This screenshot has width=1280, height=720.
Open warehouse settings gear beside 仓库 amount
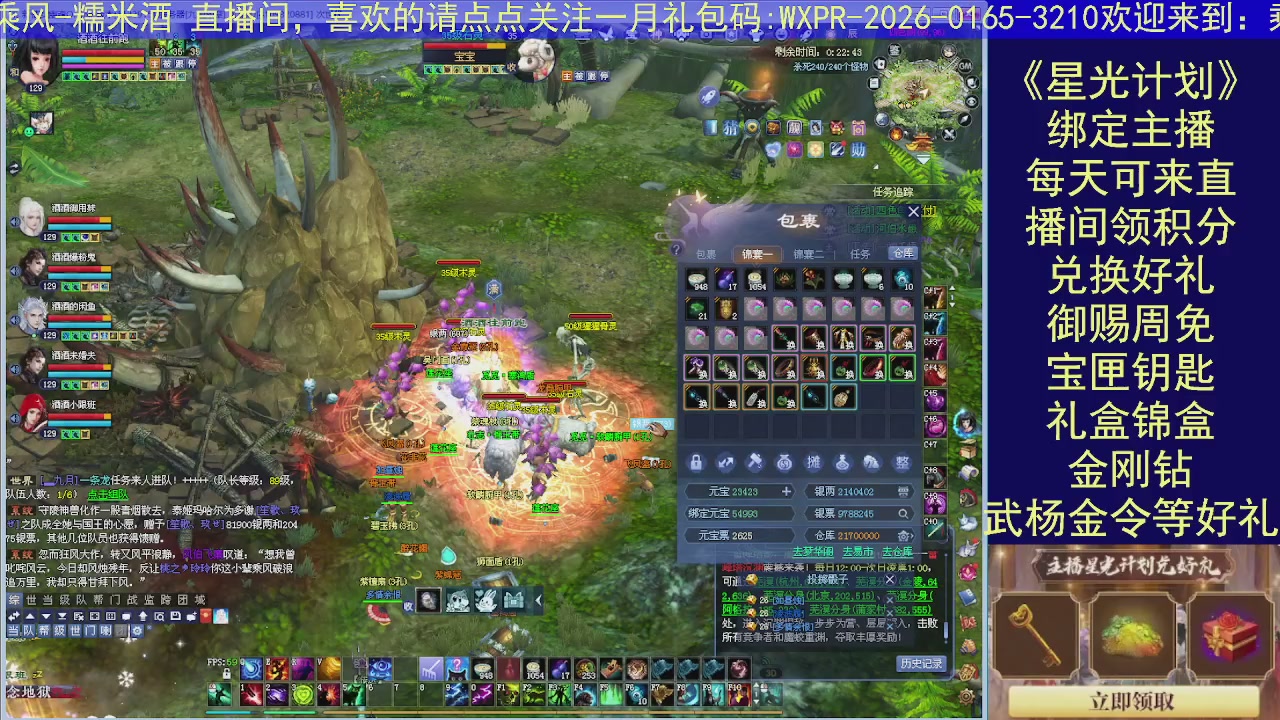[903, 536]
